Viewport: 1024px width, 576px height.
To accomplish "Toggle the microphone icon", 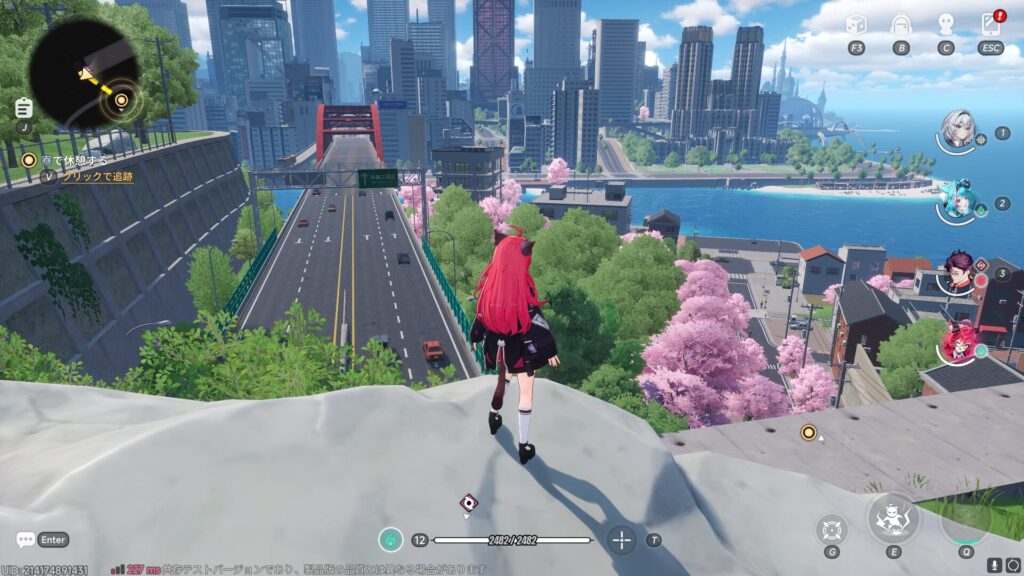I will coord(996,566).
